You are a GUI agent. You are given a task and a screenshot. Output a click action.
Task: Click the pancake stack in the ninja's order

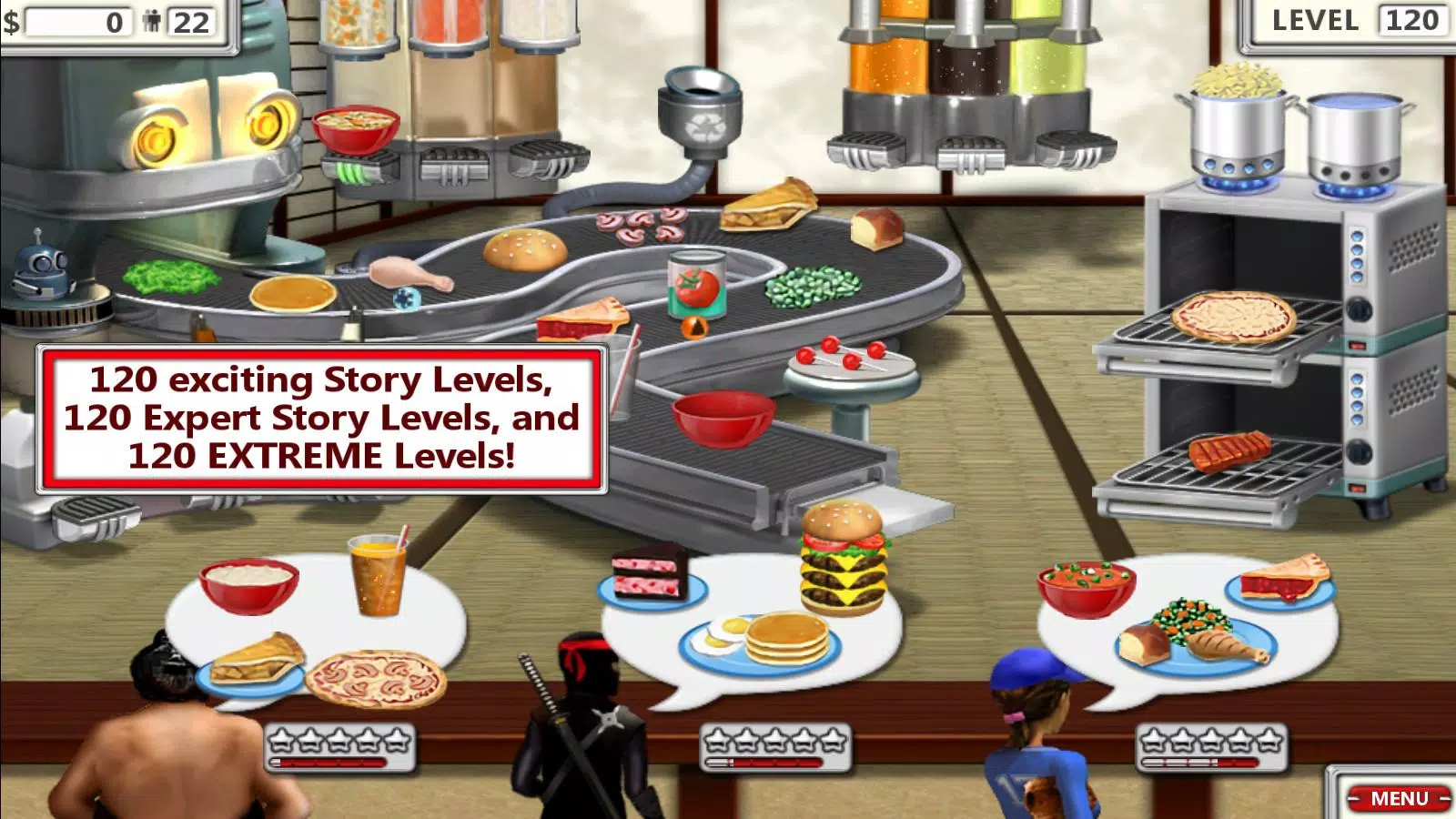coord(787,637)
